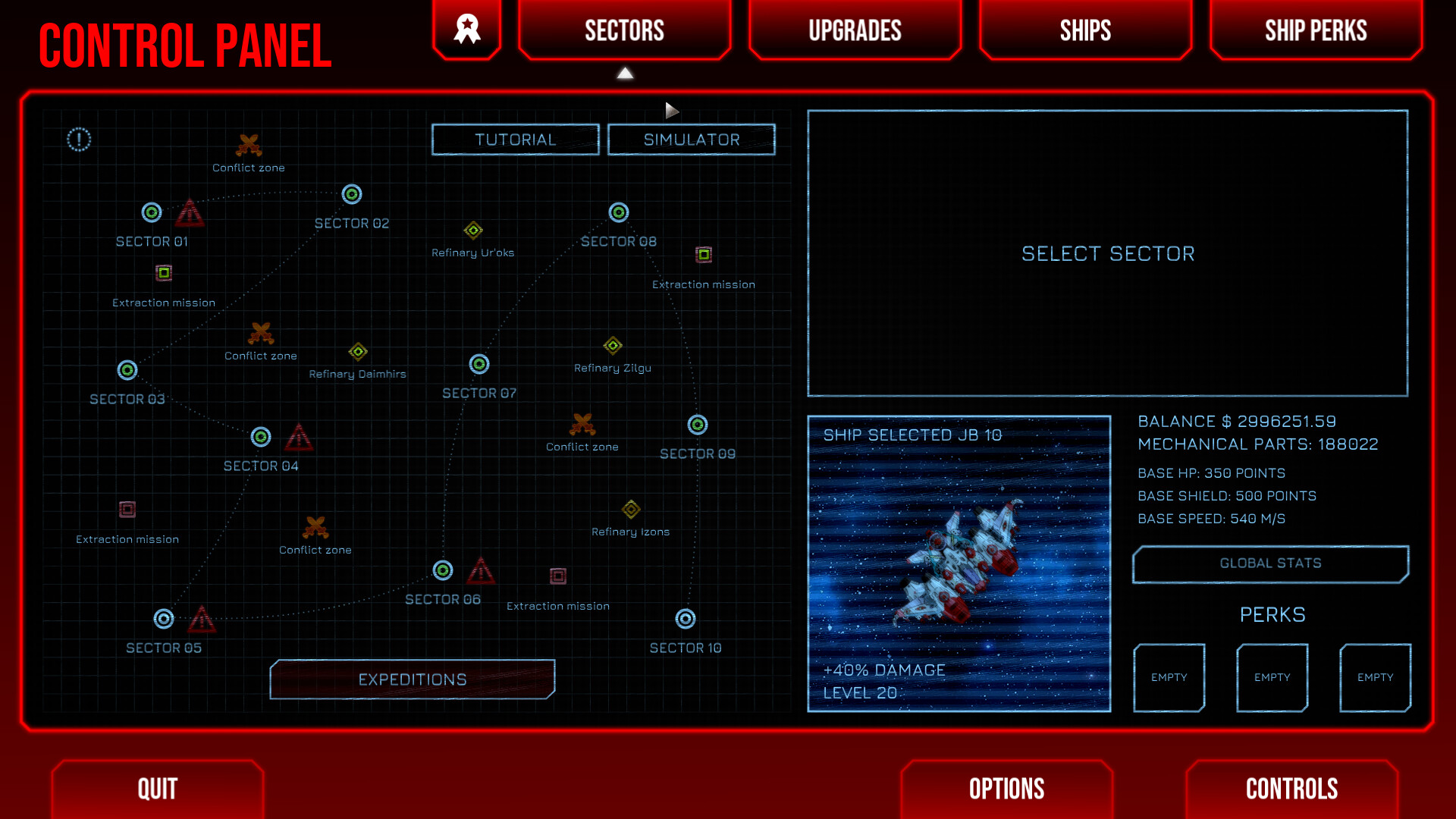
Task: Click the first empty perk slot
Action: [1169, 677]
